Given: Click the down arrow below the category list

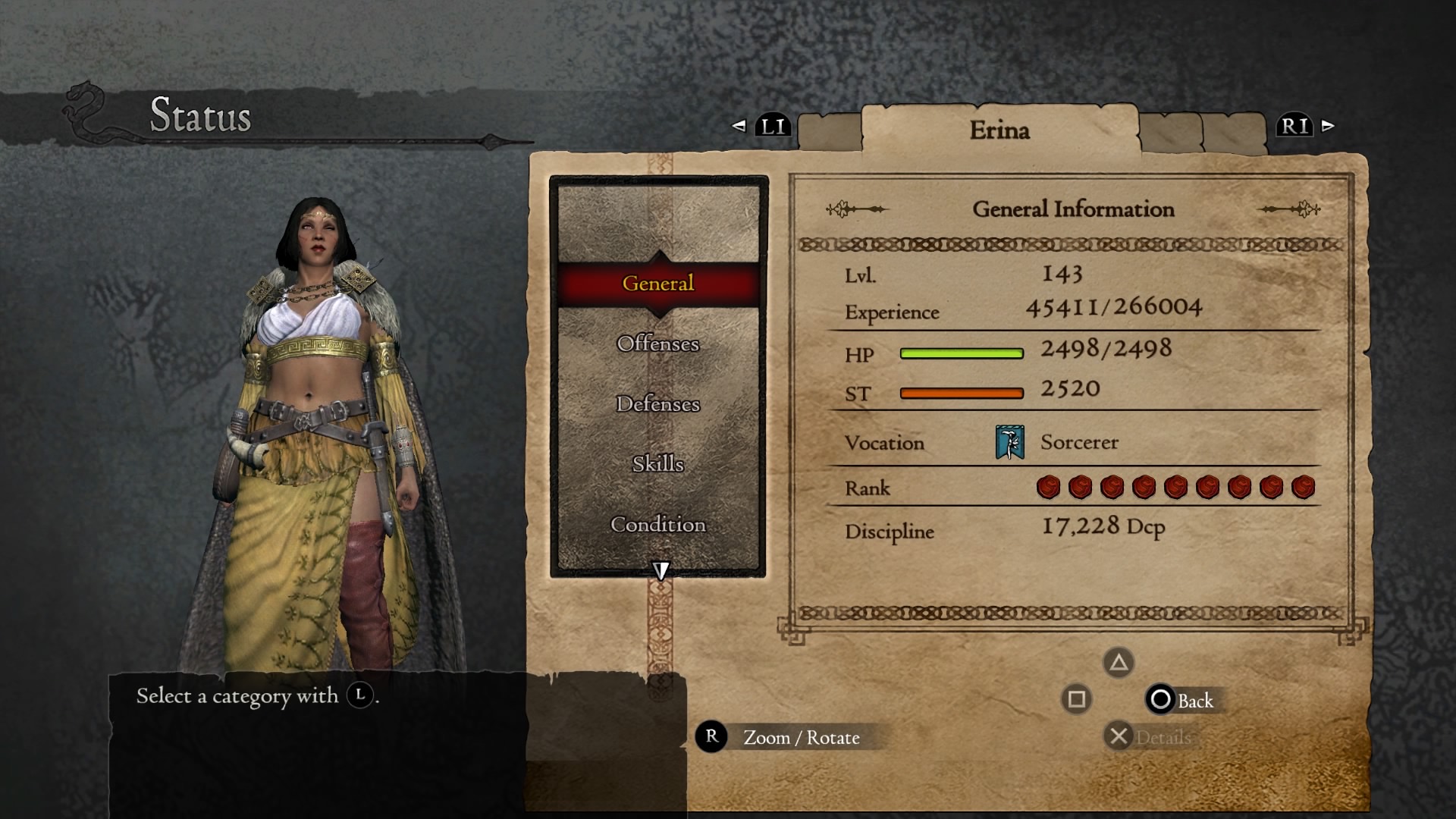Looking at the screenshot, I should (x=661, y=570).
